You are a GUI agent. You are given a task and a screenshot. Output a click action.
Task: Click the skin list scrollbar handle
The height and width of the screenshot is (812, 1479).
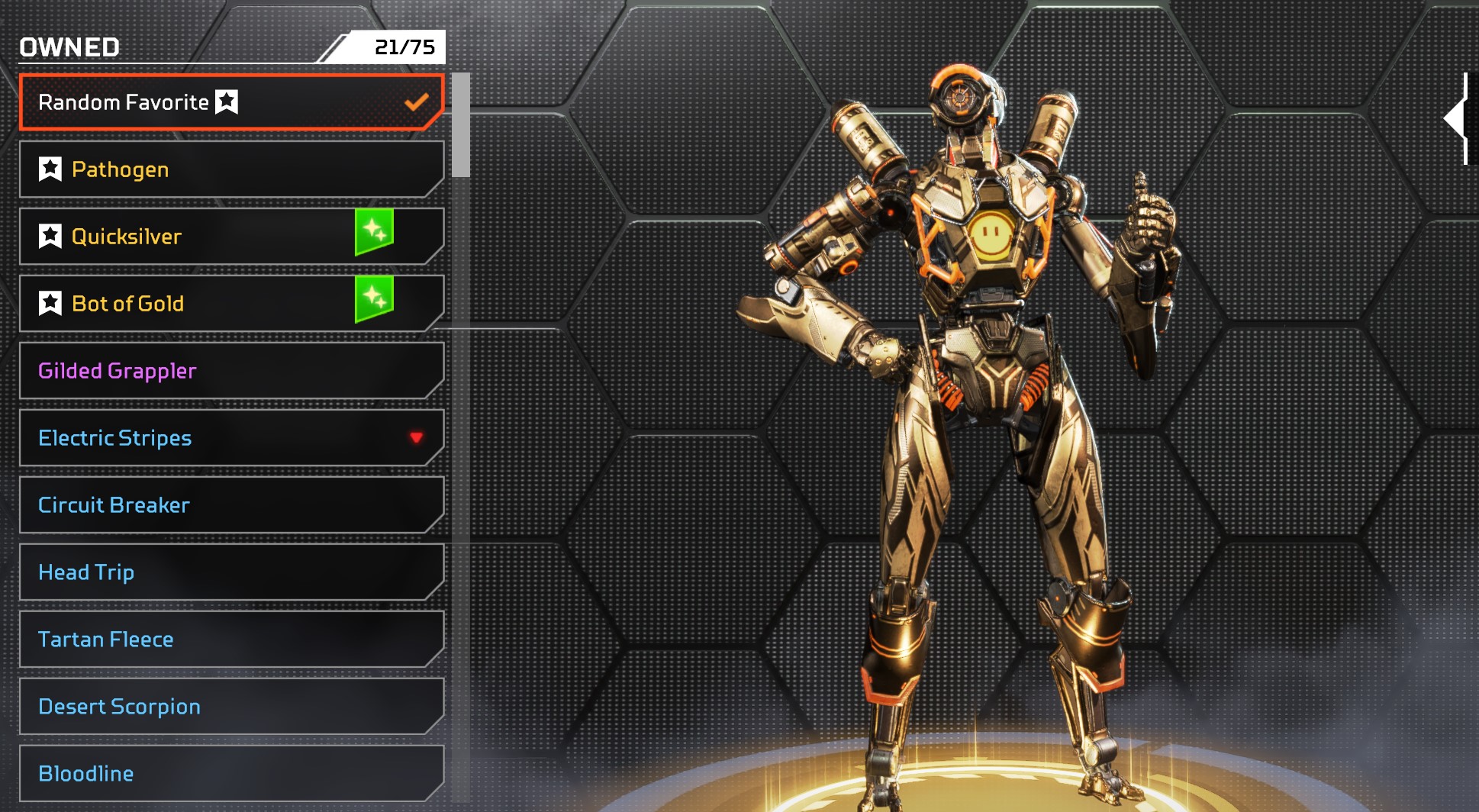pyautogui.click(x=460, y=125)
